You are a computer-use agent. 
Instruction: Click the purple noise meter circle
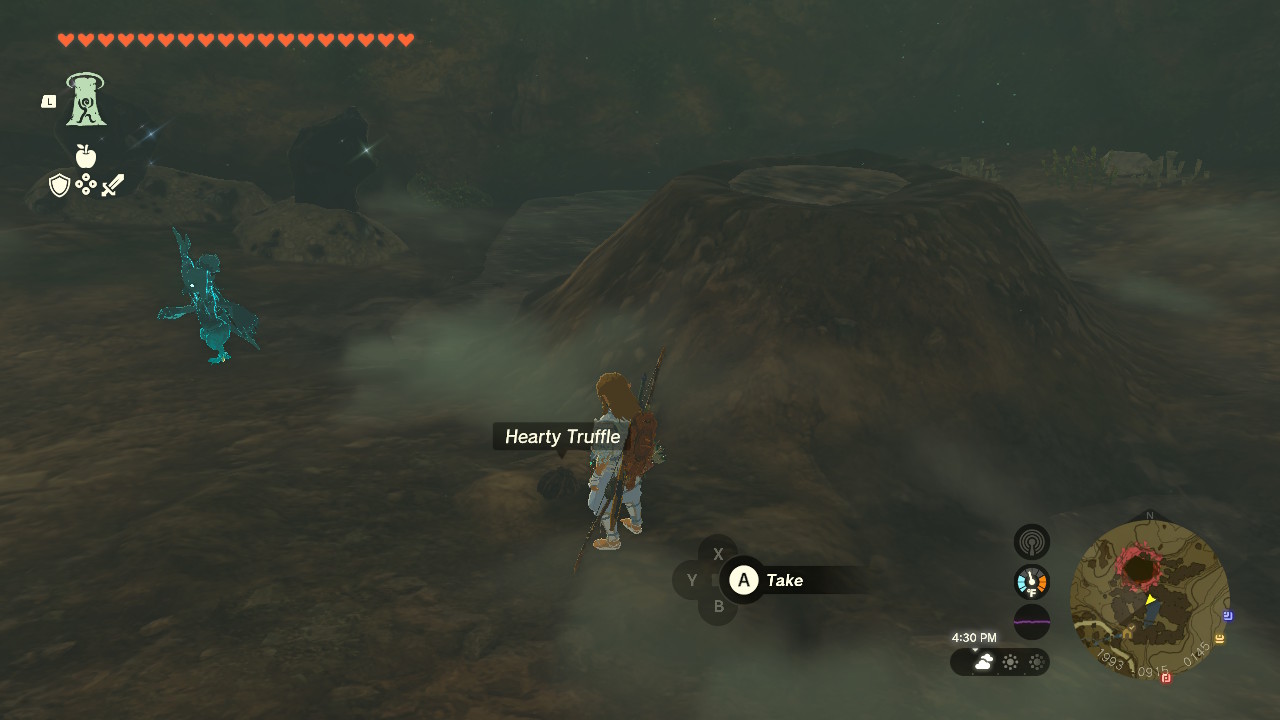click(x=1031, y=622)
